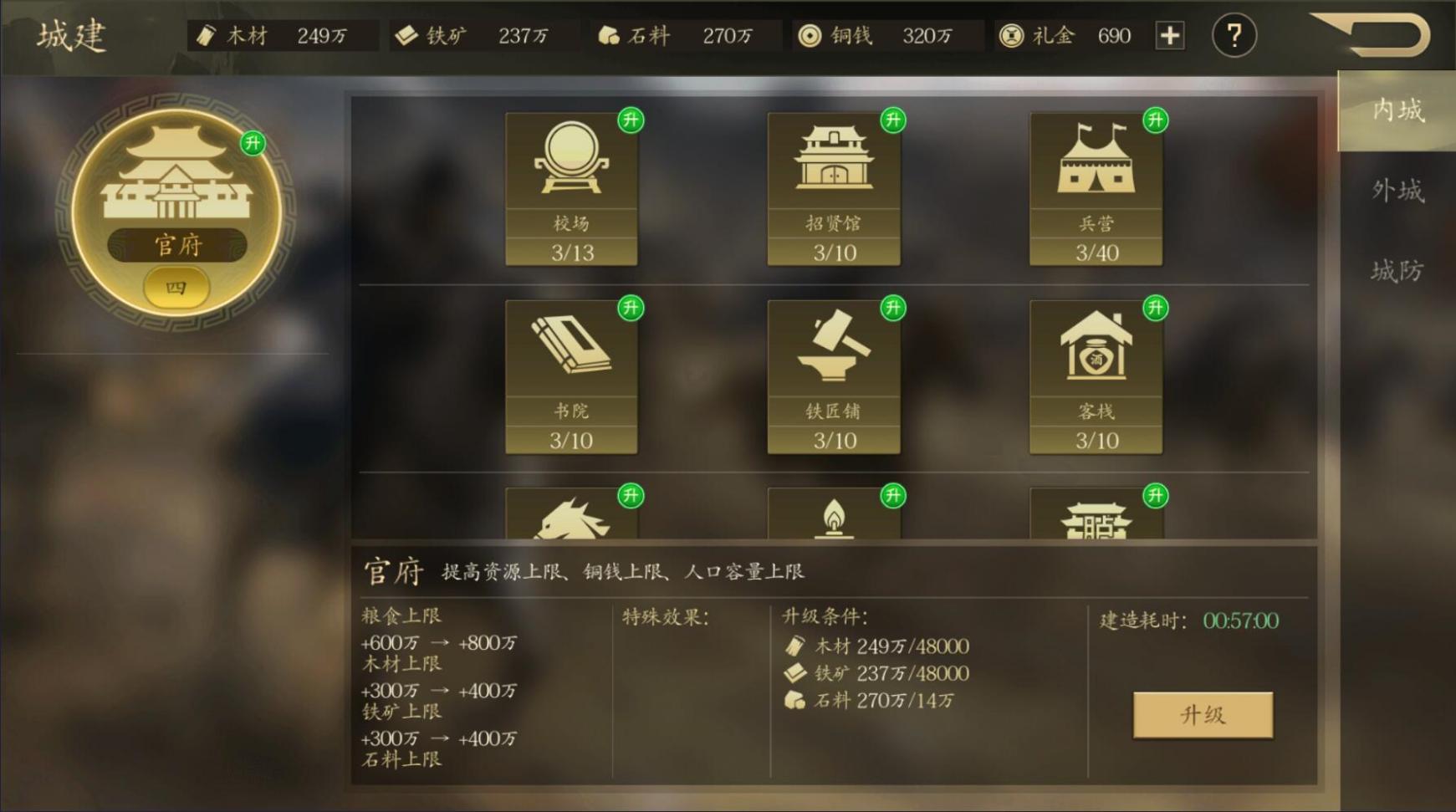Click the green upgrade badge on 兵营
This screenshot has width=1456, height=812.
1156,120
